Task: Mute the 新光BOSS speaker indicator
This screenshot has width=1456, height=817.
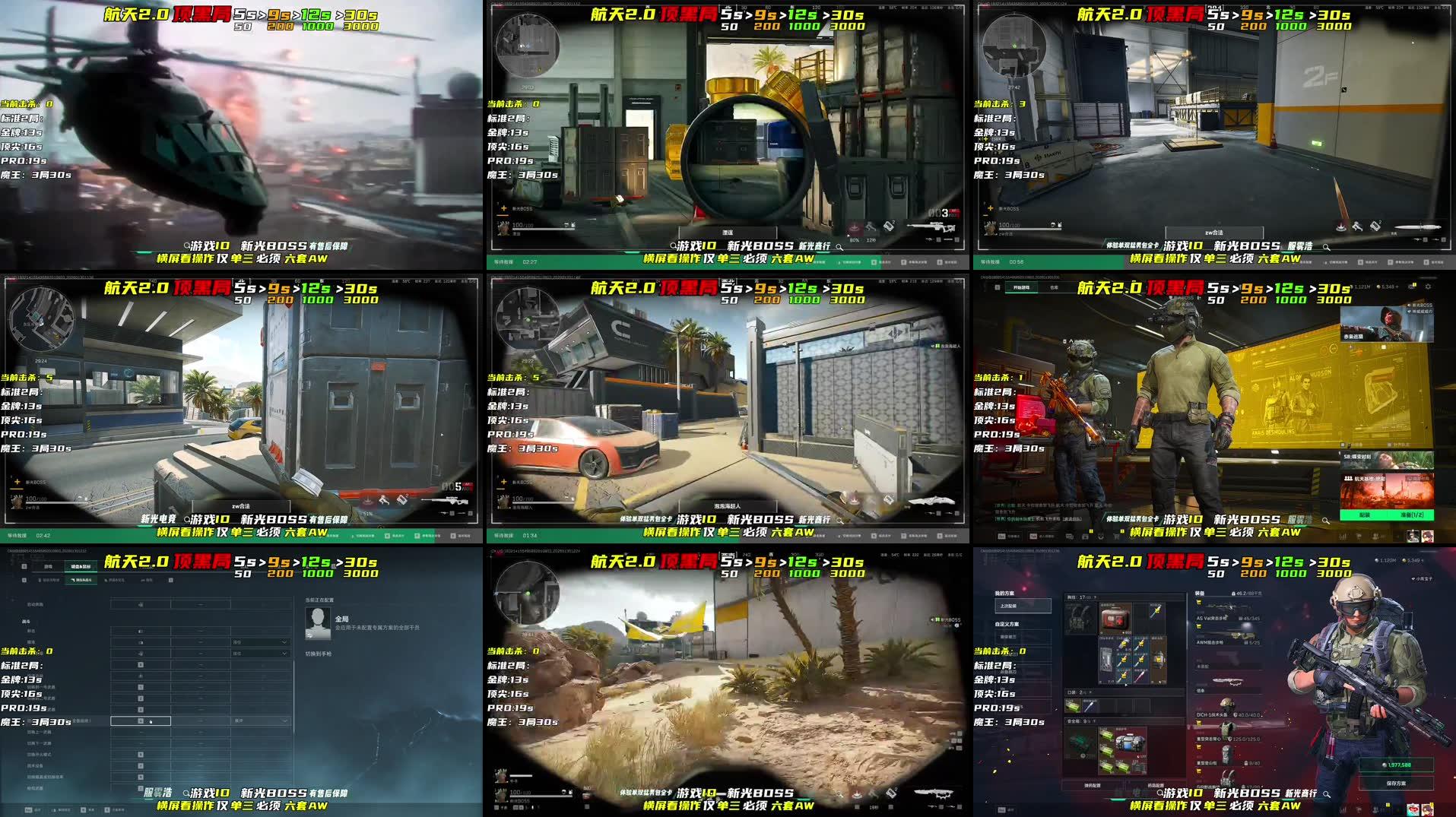Action: coord(1407,305)
